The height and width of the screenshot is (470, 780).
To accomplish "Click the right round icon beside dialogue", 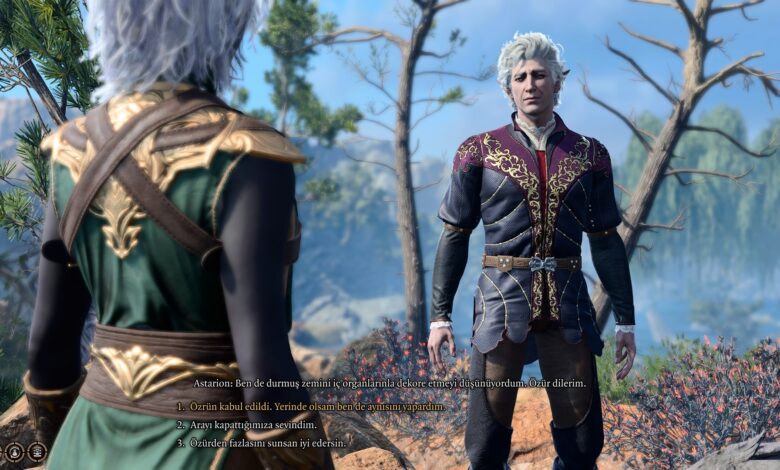I will click(37, 451).
